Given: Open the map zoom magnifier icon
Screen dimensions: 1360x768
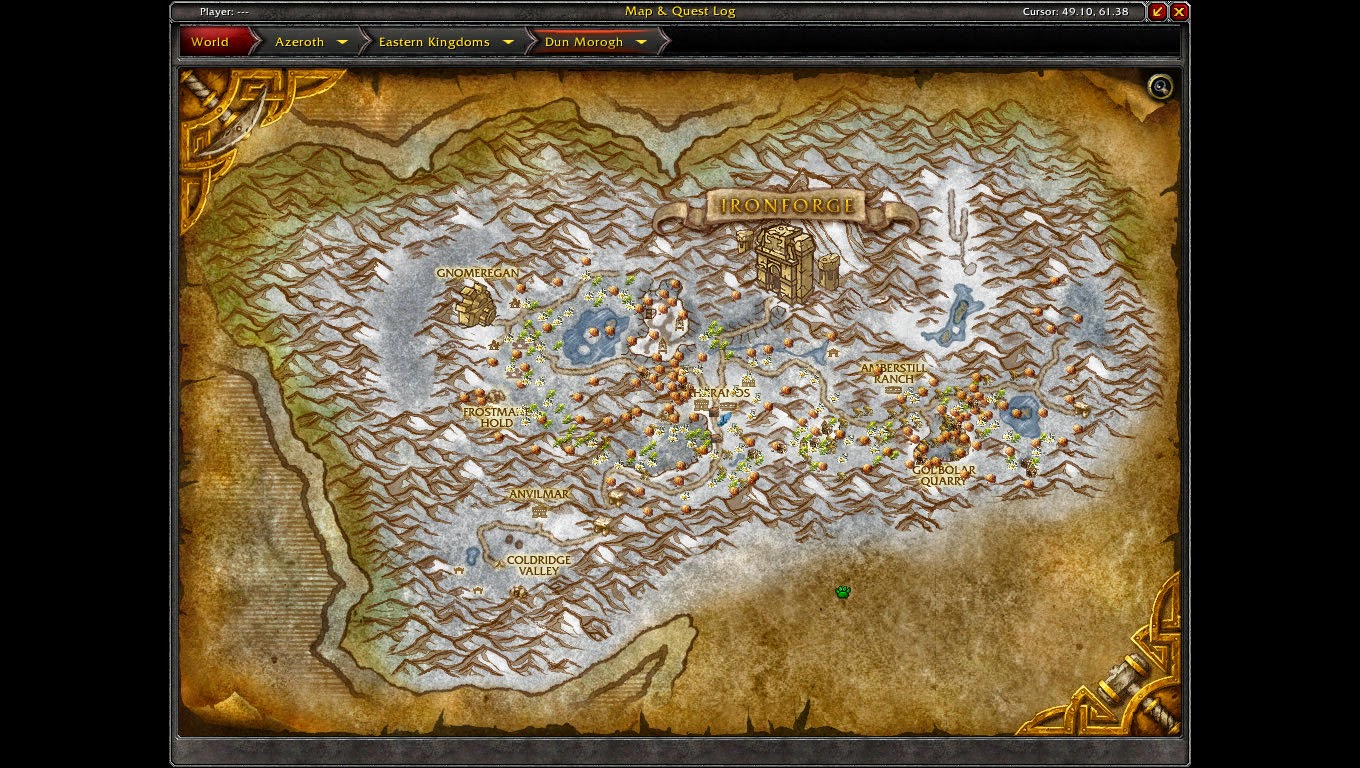Looking at the screenshot, I should (x=1159, y=88).
